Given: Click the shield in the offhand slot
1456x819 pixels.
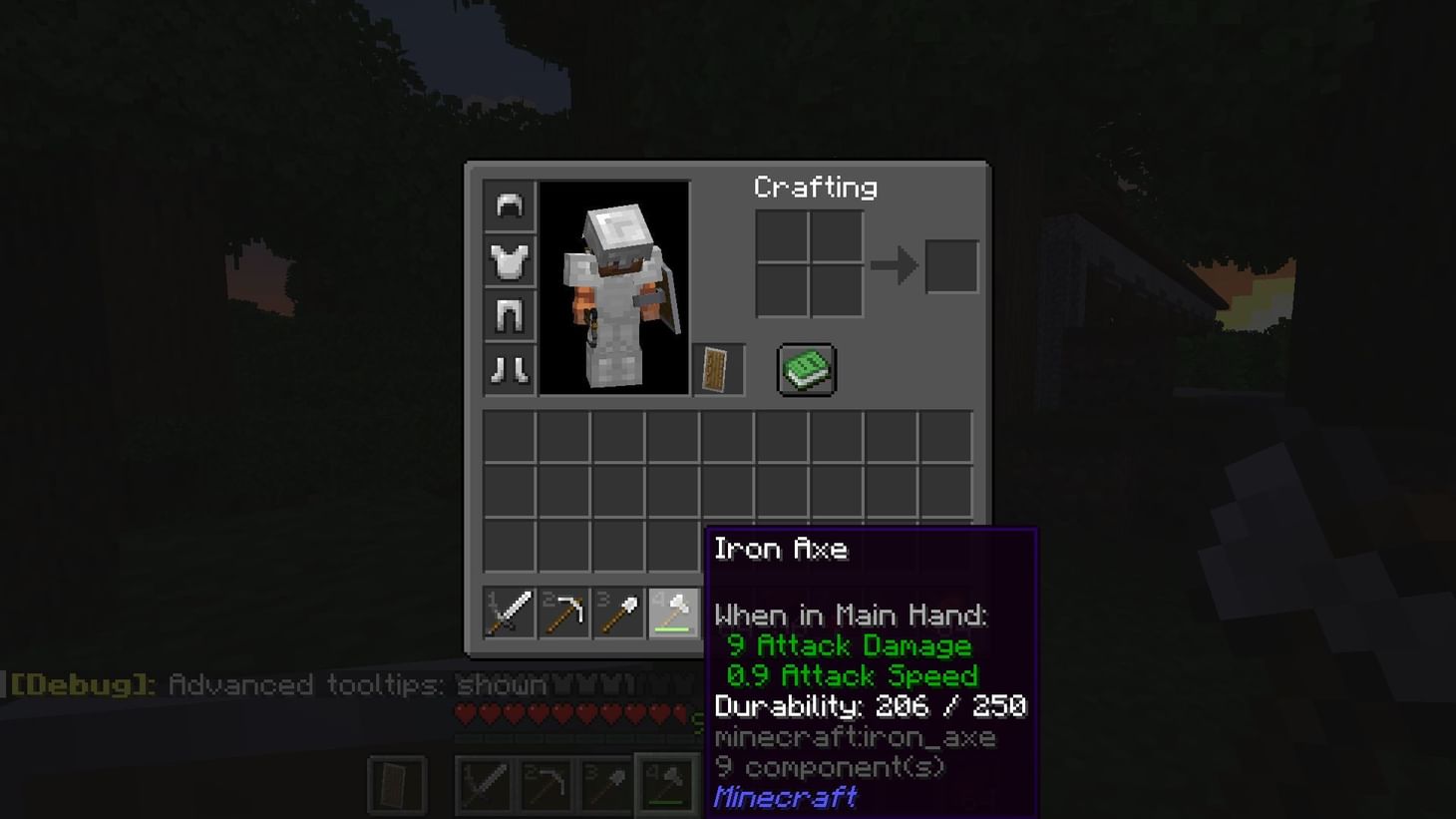Looking at the screenshot, I should coord(717,369).
